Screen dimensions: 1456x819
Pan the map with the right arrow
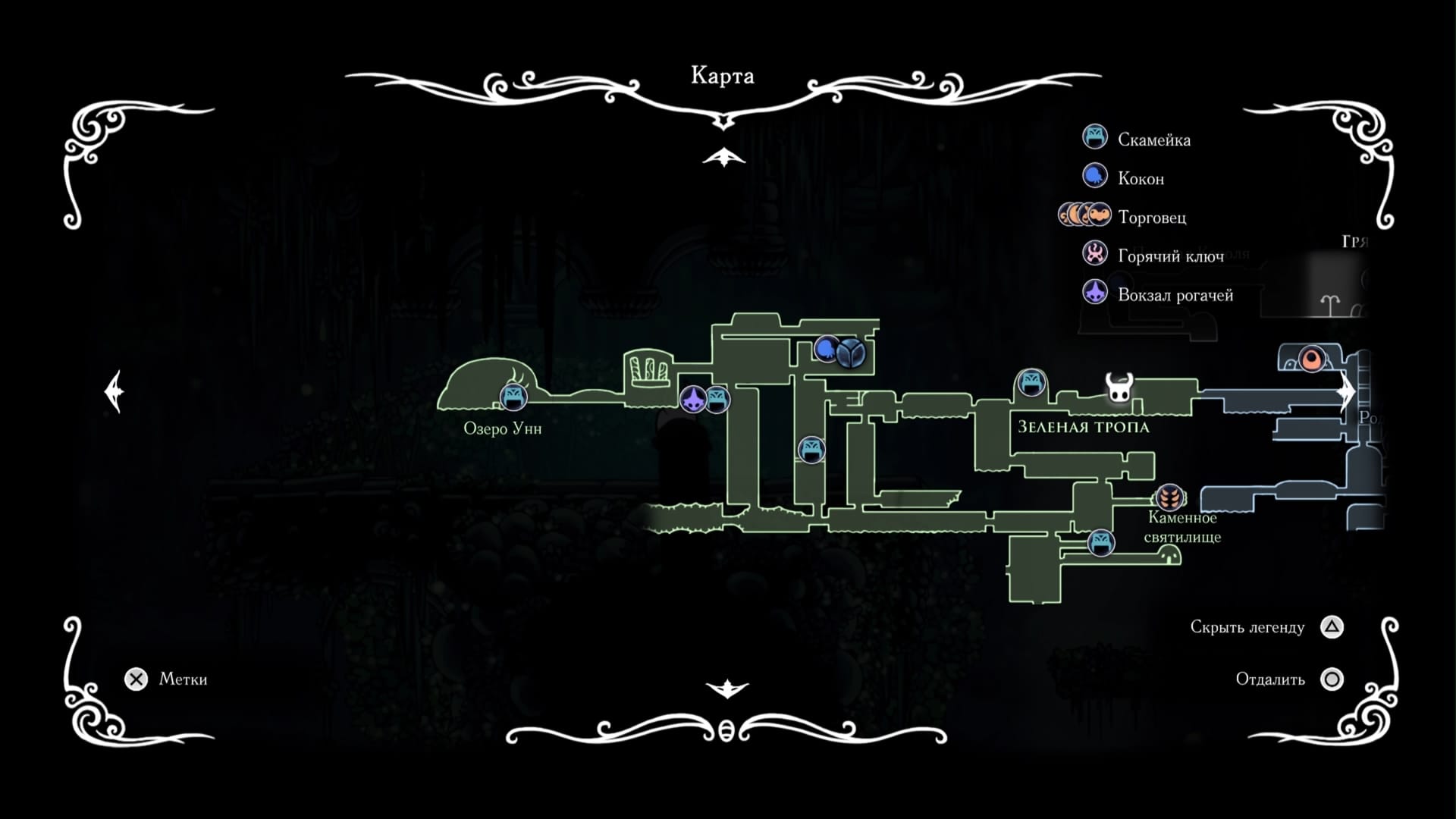click(x=1346, y=391)
